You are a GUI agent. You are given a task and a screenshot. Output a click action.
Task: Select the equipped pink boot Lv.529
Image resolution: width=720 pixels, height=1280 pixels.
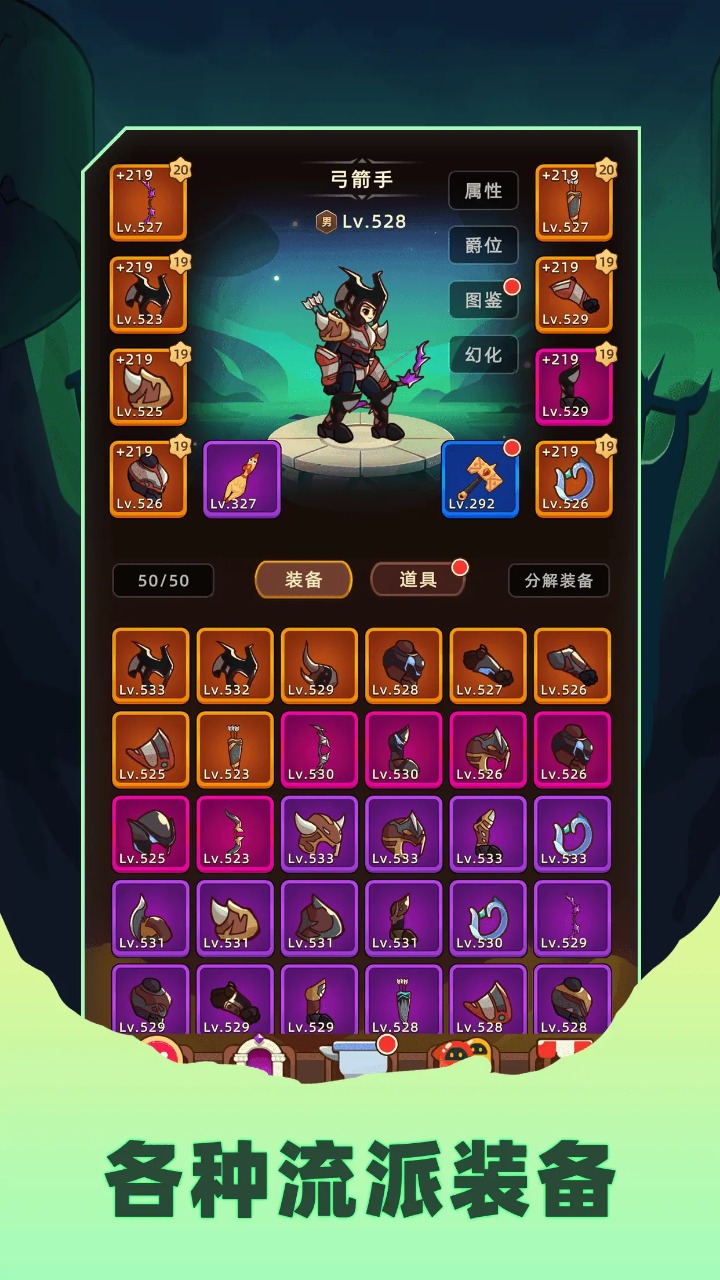point(573,387)
